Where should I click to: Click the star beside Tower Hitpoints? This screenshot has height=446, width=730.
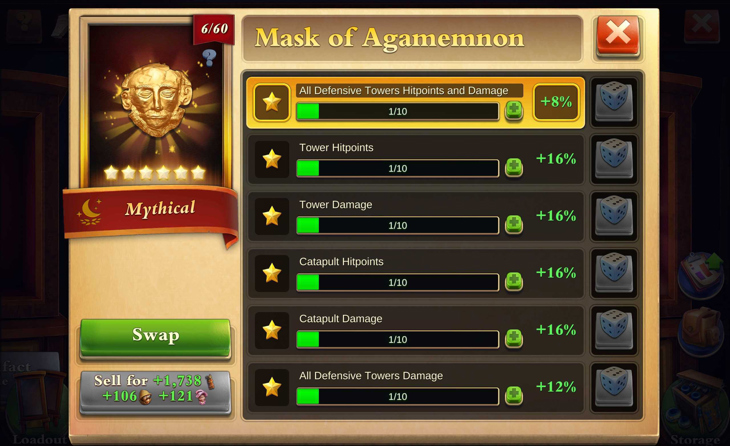[x=271, y=159]
